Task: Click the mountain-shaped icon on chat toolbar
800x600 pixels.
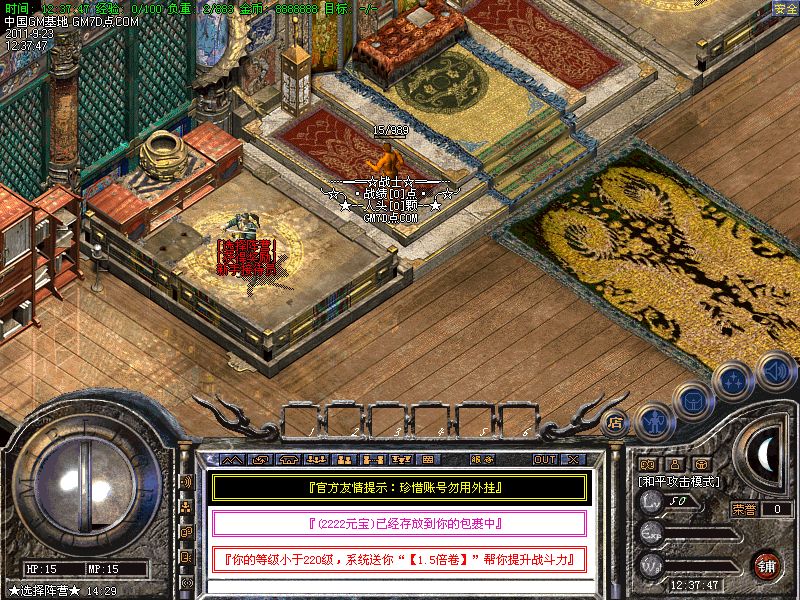Action: 232,459
